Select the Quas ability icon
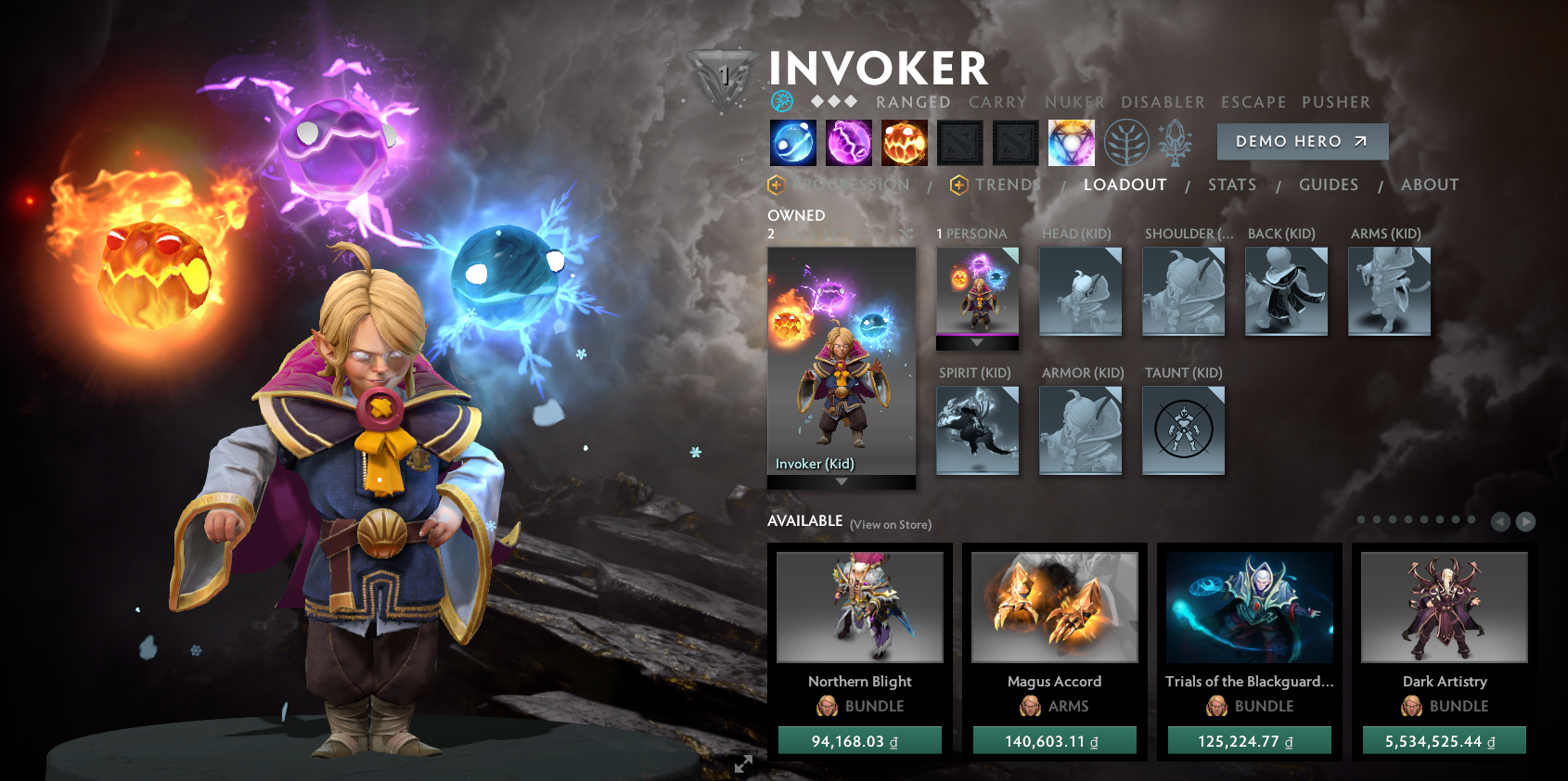Screen dimensions: 1568x781 coord(793,142)
